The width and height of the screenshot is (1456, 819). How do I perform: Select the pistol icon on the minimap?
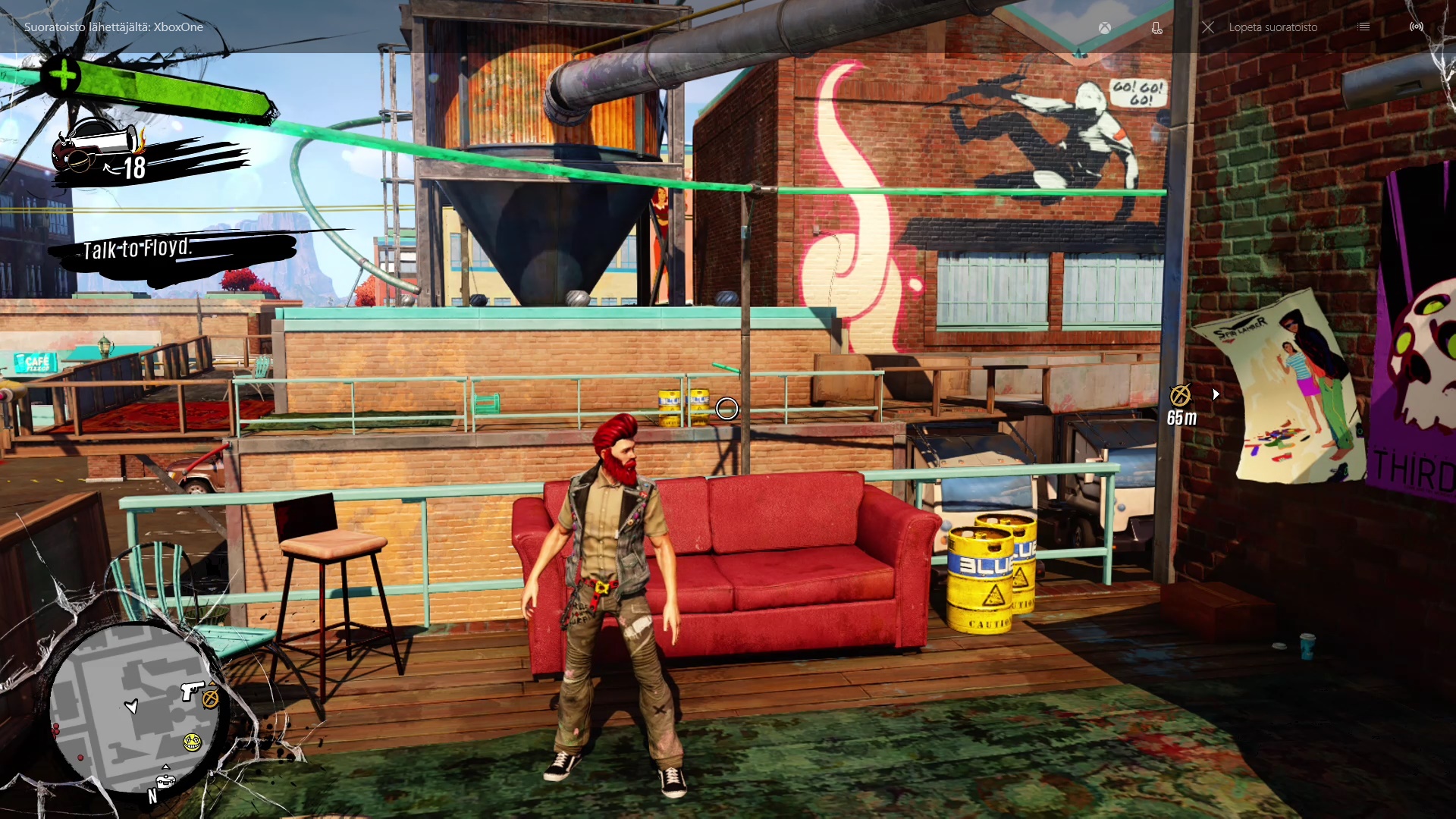coord(190,690)
